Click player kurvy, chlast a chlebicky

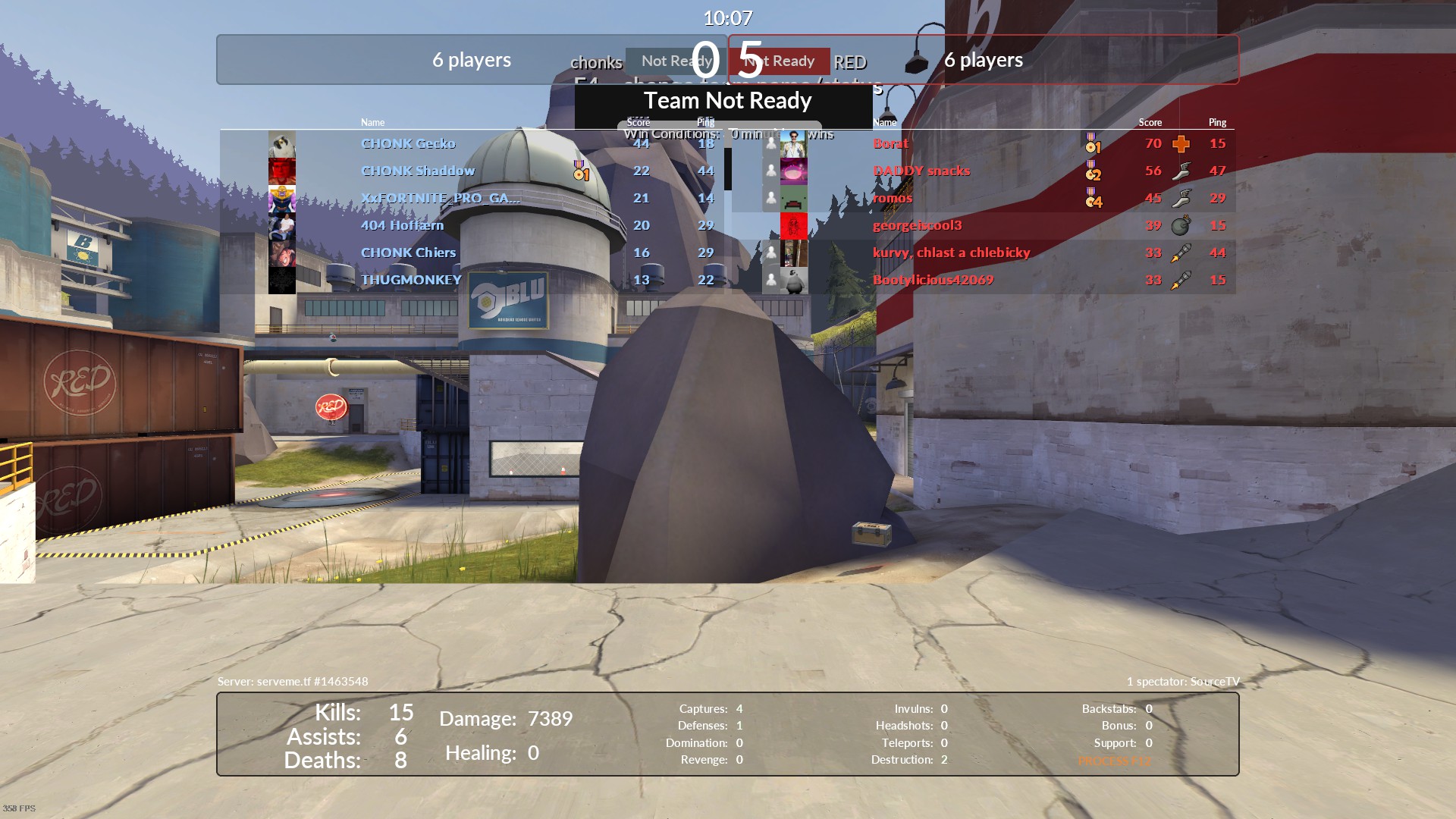951,253
